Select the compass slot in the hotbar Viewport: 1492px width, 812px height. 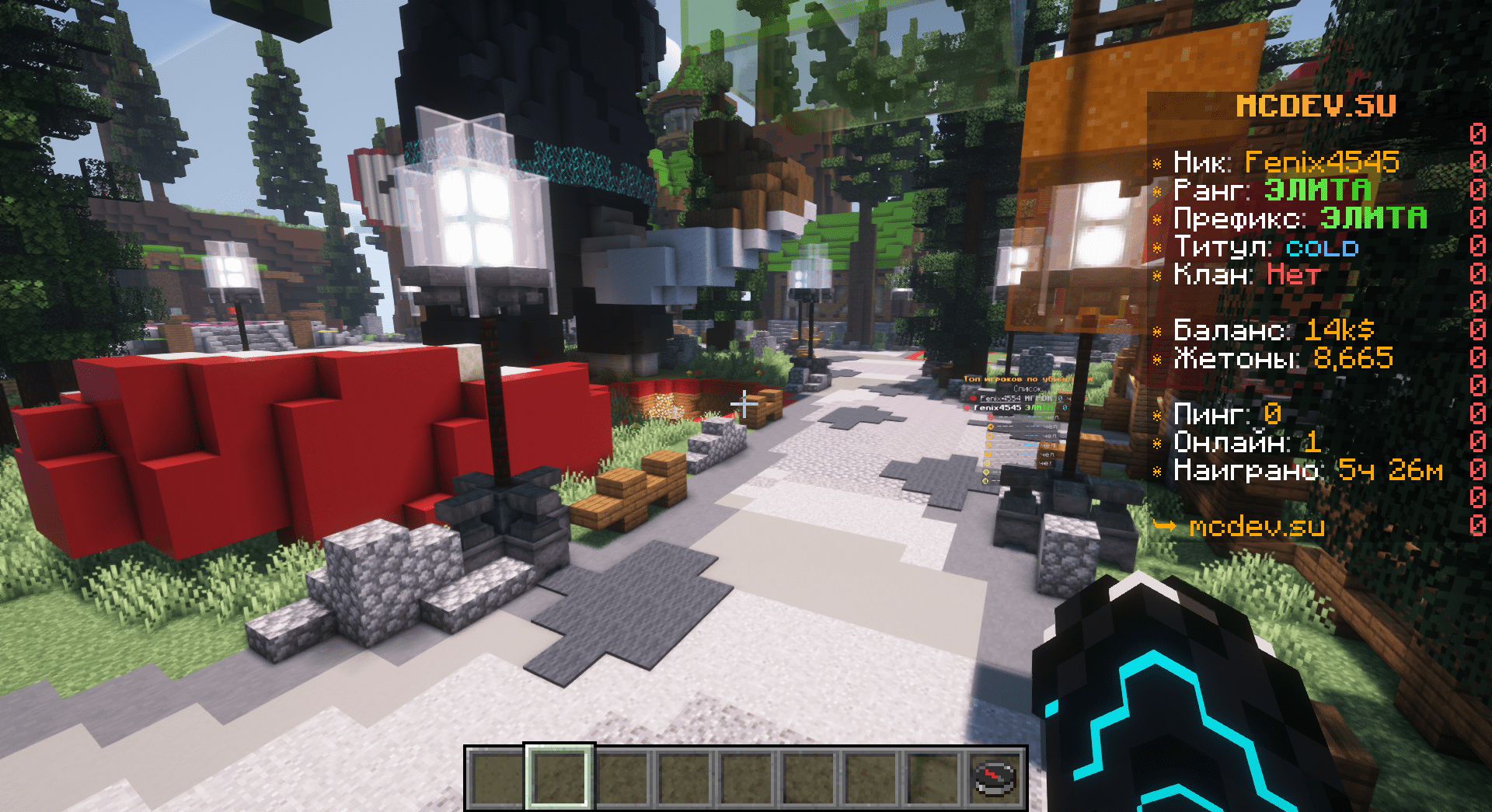click(995, 778)
